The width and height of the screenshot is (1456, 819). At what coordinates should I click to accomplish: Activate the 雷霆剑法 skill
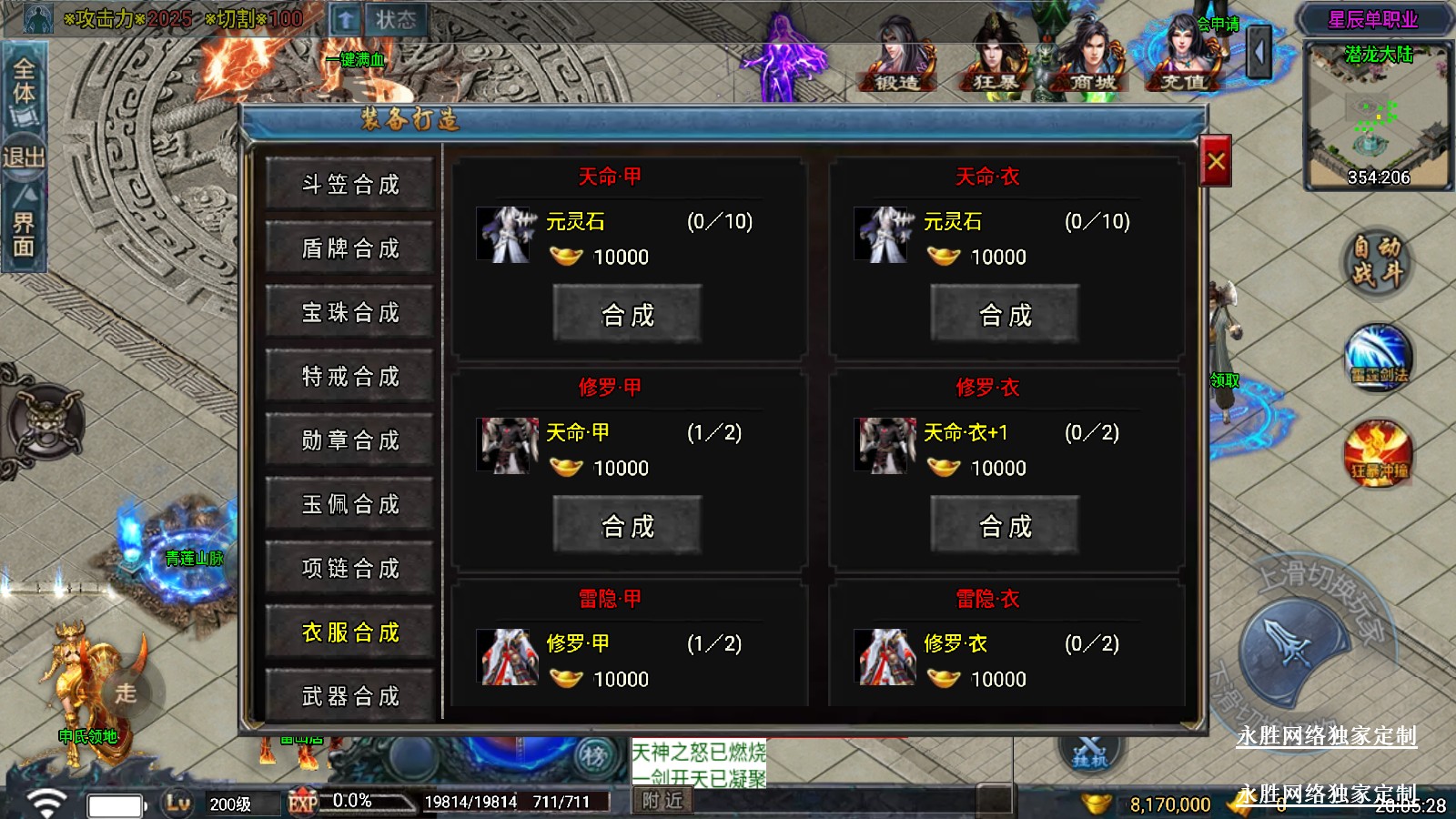(x=1379, y=358)
